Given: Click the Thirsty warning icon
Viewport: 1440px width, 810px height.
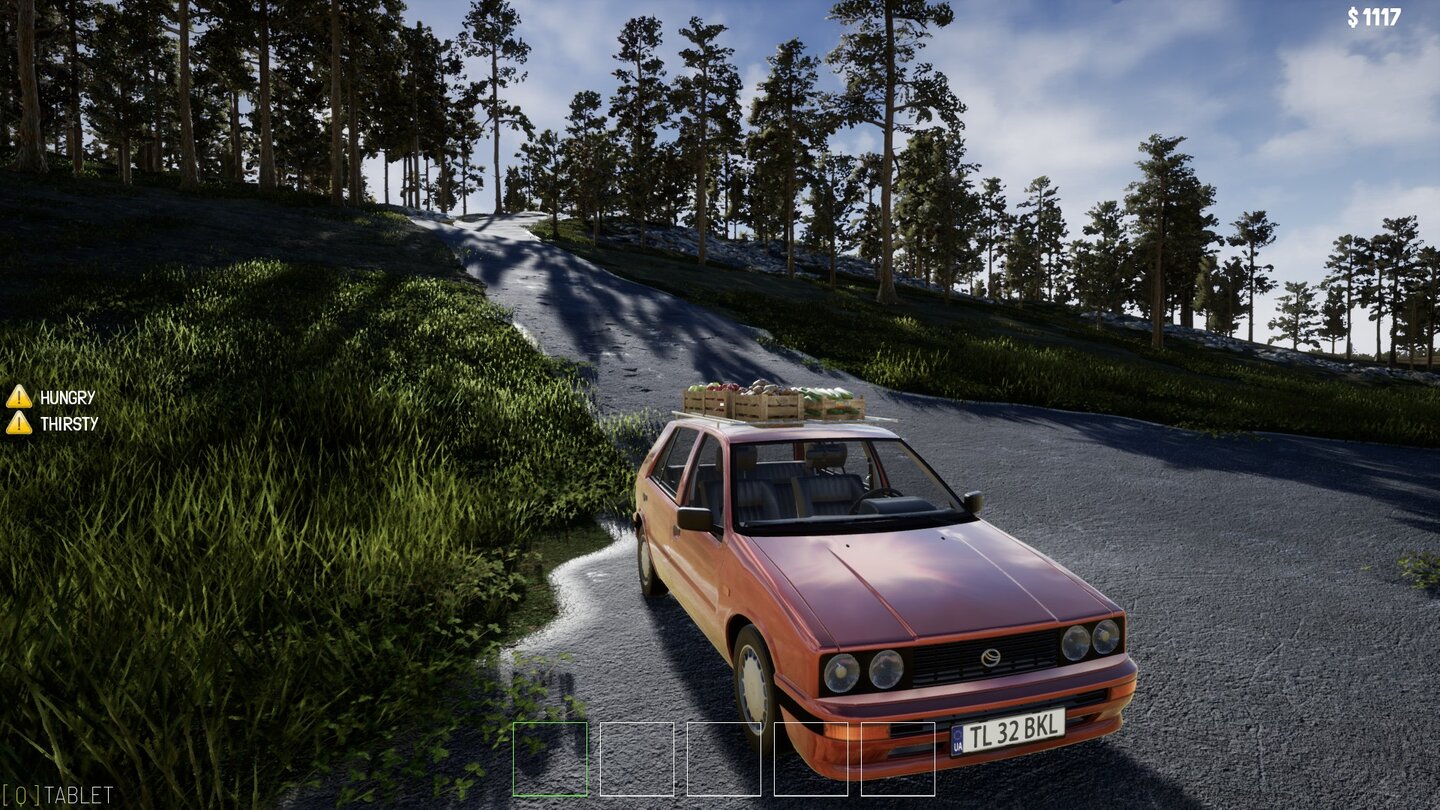Looking at the screenshot, I should point(19,423).
